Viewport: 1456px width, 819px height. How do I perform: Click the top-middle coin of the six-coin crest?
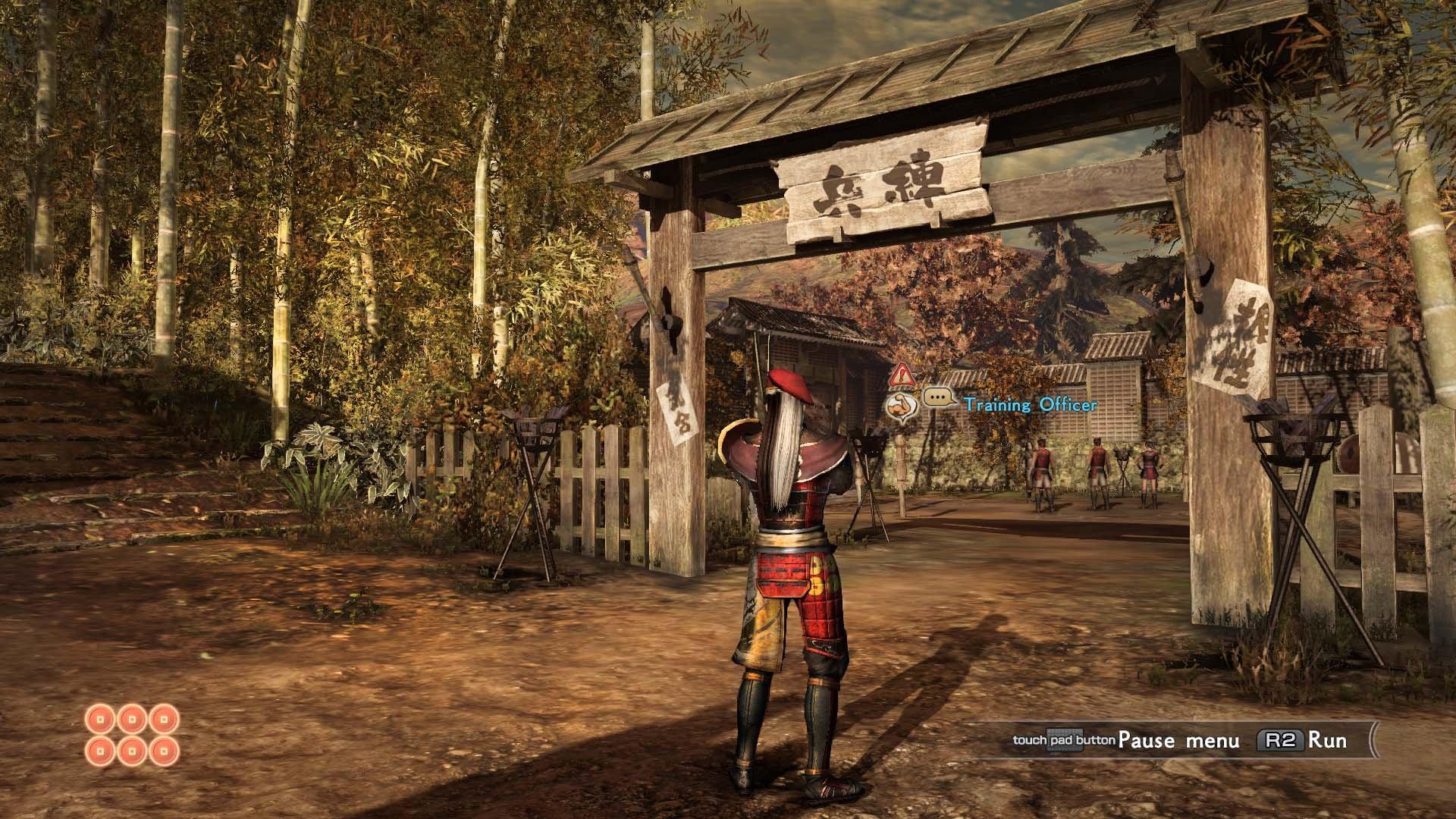pyautogui.click(x=132, y=719)
